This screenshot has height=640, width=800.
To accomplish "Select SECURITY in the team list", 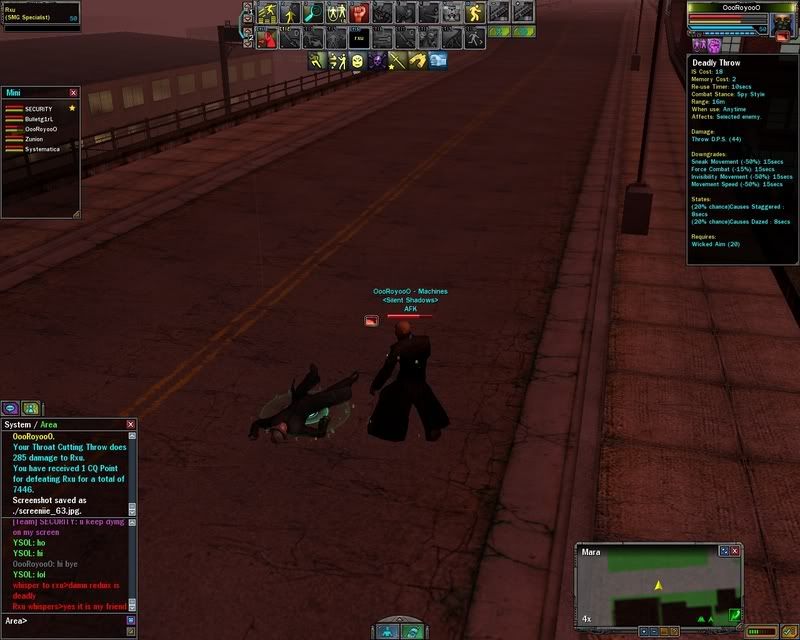I will coord(38,108).
